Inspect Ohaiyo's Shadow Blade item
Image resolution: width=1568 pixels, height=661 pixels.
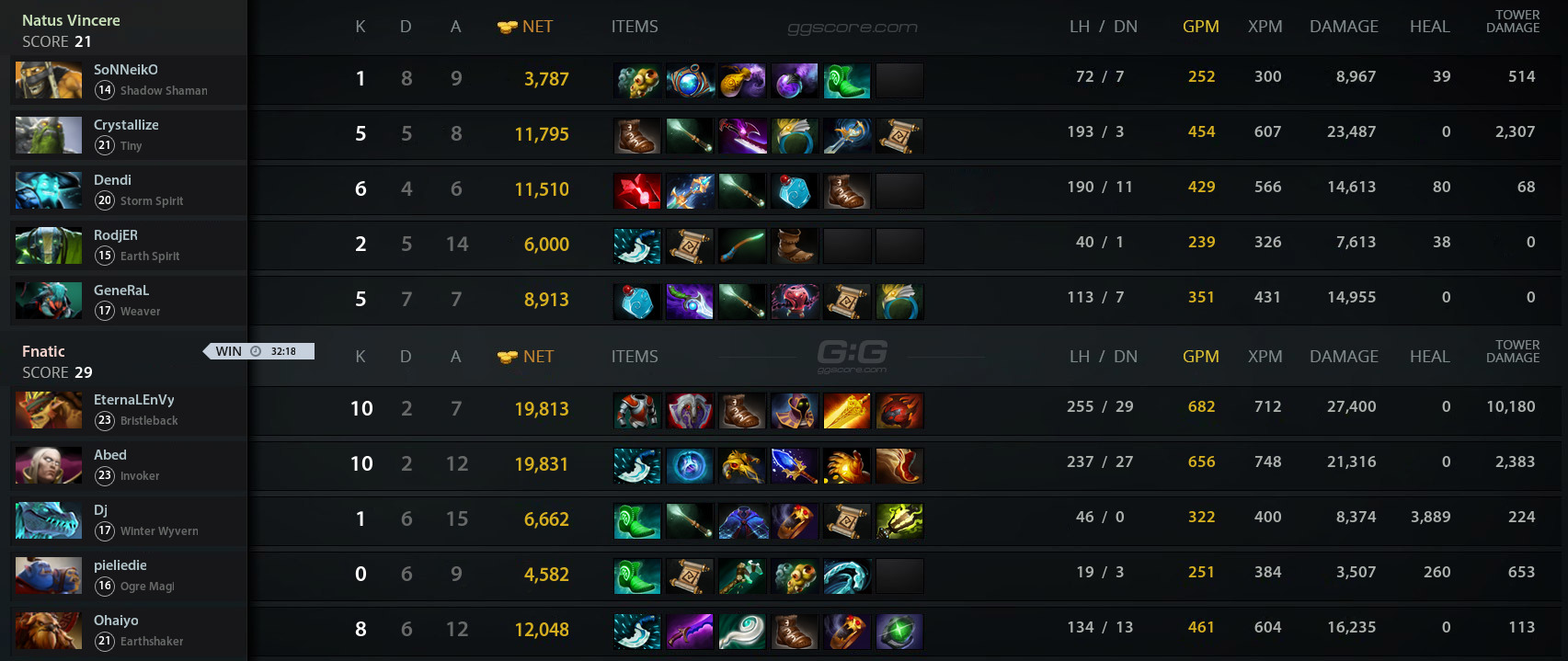(x=690, y=632)
